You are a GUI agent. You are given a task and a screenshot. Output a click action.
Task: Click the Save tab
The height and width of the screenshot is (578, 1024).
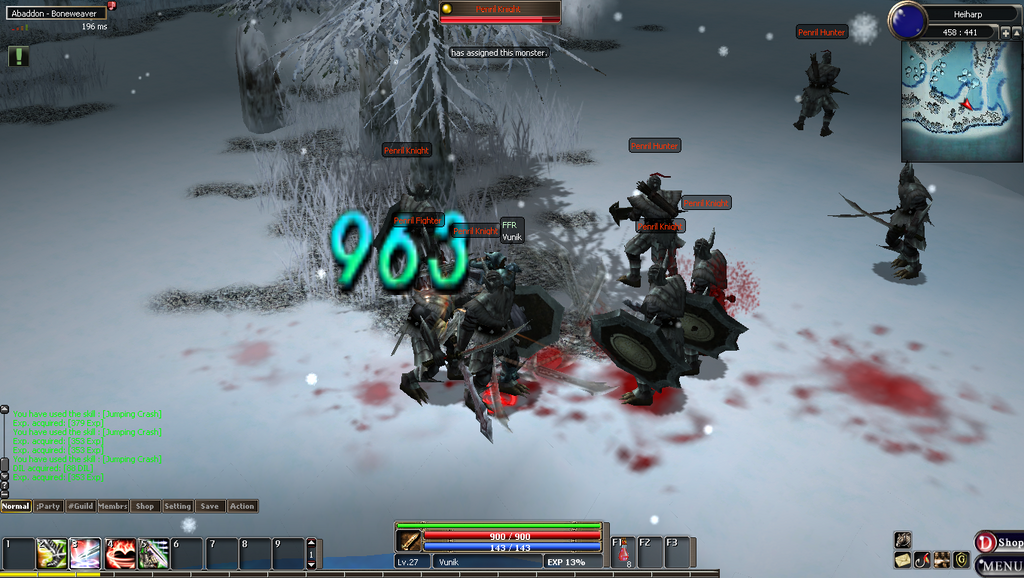[x=209, y=506]
